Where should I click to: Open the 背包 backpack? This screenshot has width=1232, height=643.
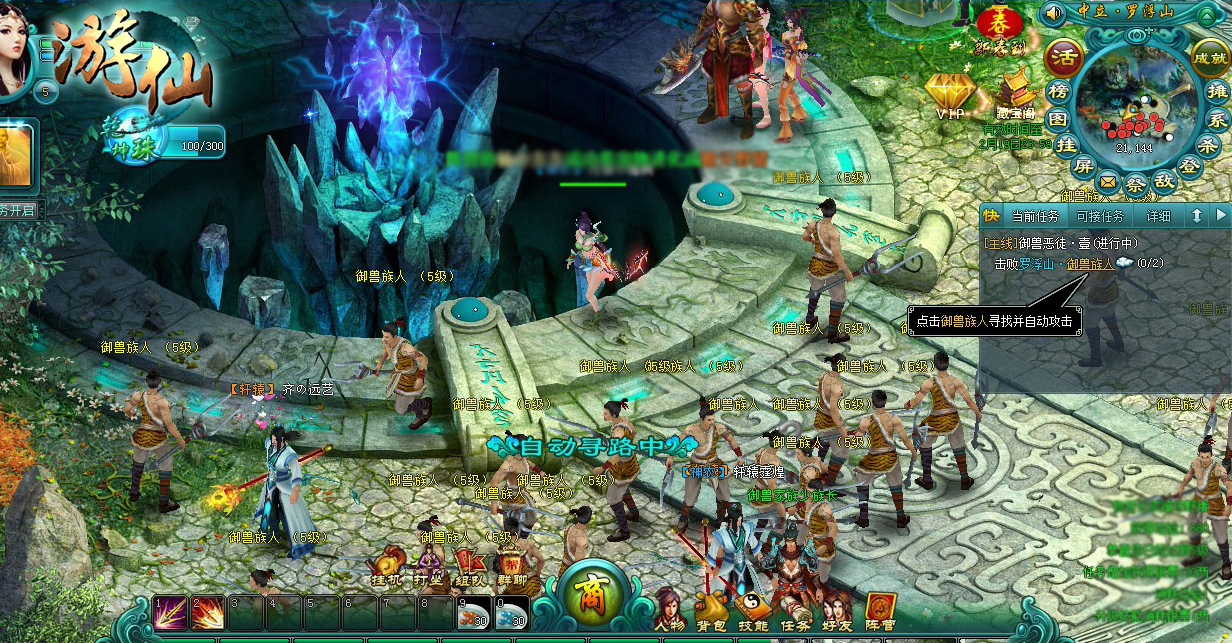pyautogui.click(x=711, y=608)
